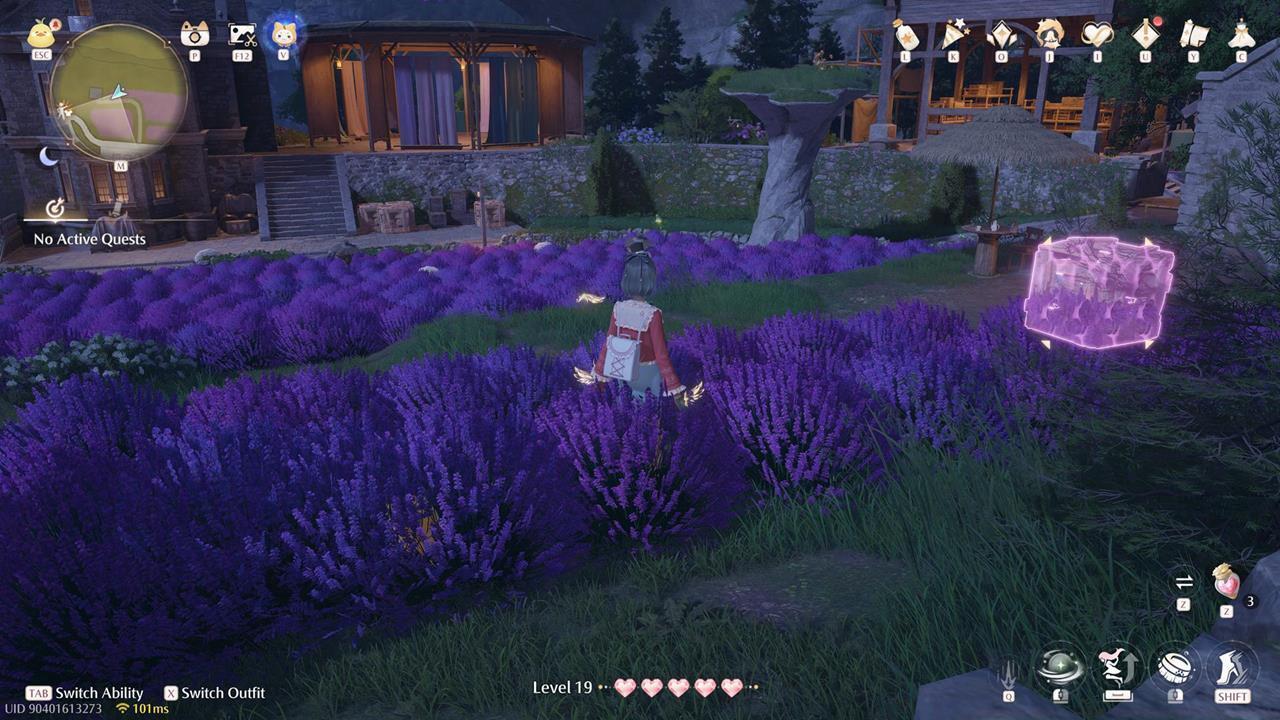
Task: Open the mail letter icon labeled Y
Action: 1192,33
